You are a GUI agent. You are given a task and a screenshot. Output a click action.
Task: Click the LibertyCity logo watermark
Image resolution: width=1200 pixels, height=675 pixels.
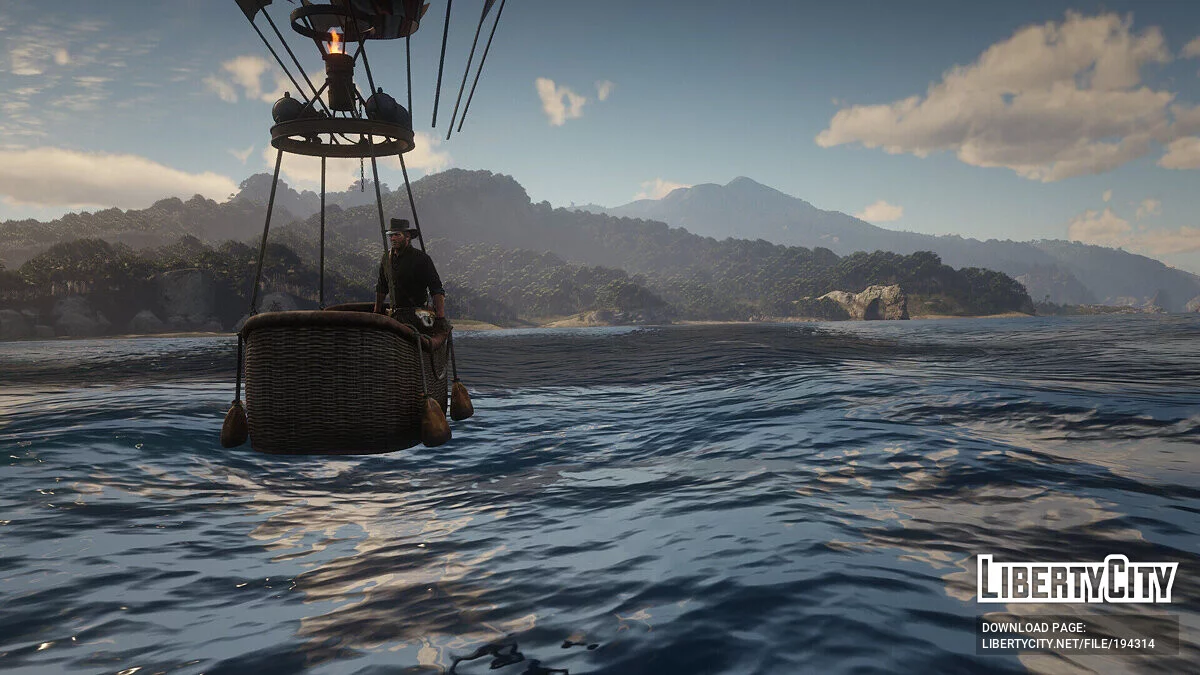pos(1077,579)
